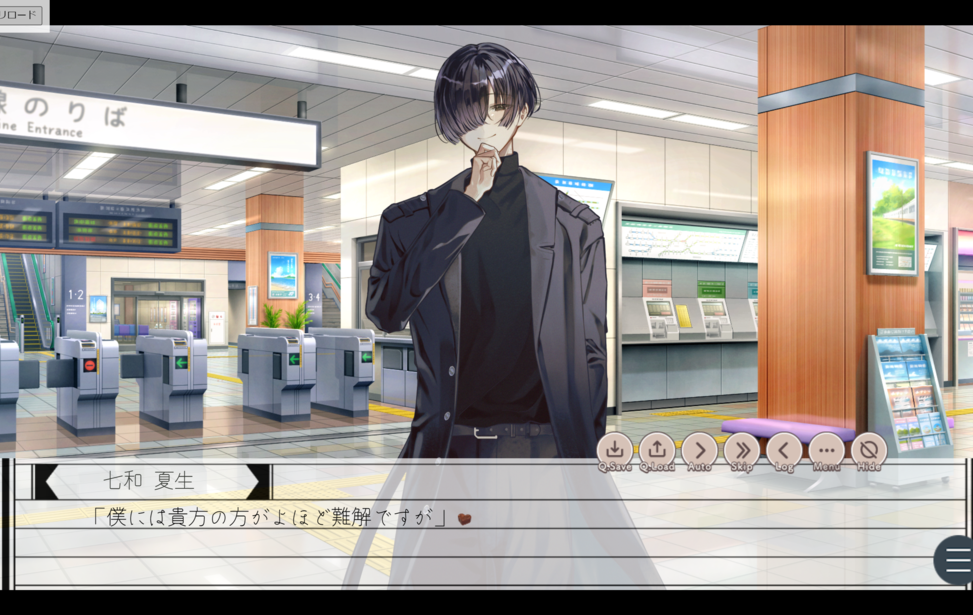
Task: Hide the dialogue window
Action: coord(869,450)
